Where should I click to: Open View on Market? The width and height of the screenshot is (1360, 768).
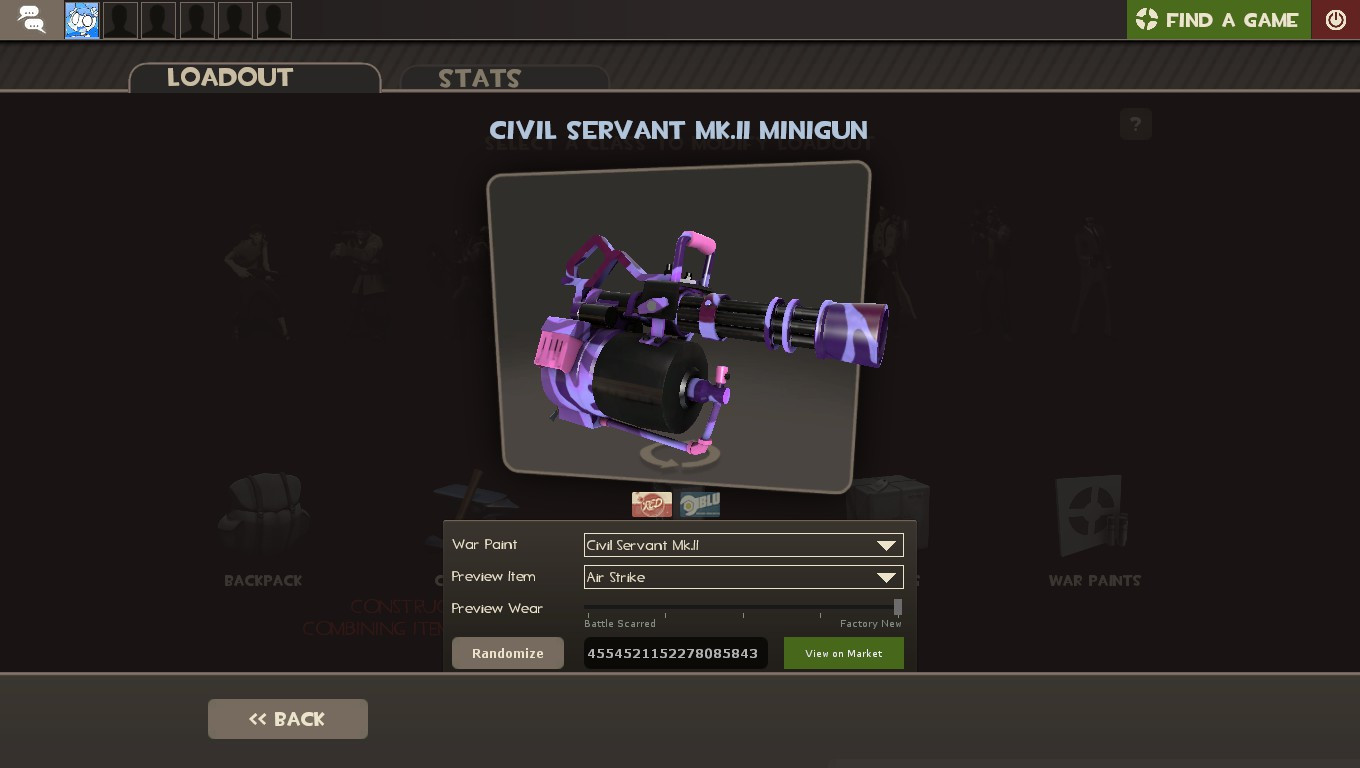click(843, 653)
